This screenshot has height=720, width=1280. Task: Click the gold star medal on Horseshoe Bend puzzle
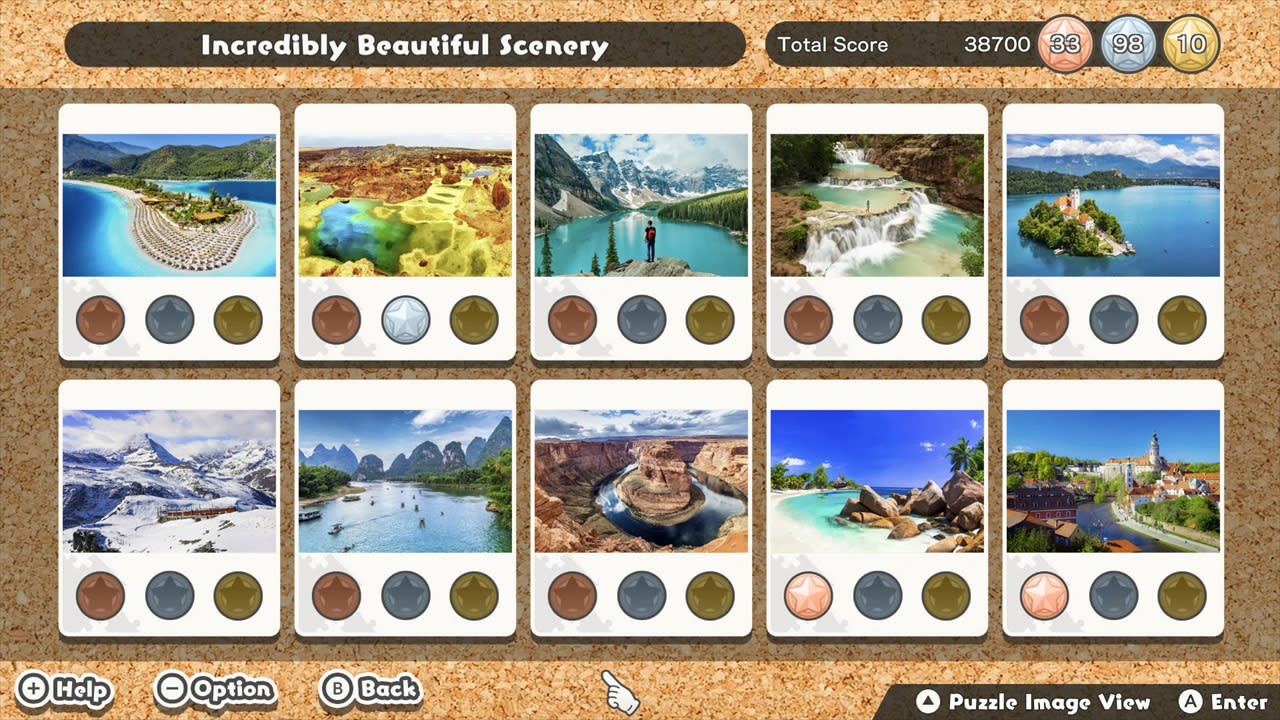(x=709, y=596)
